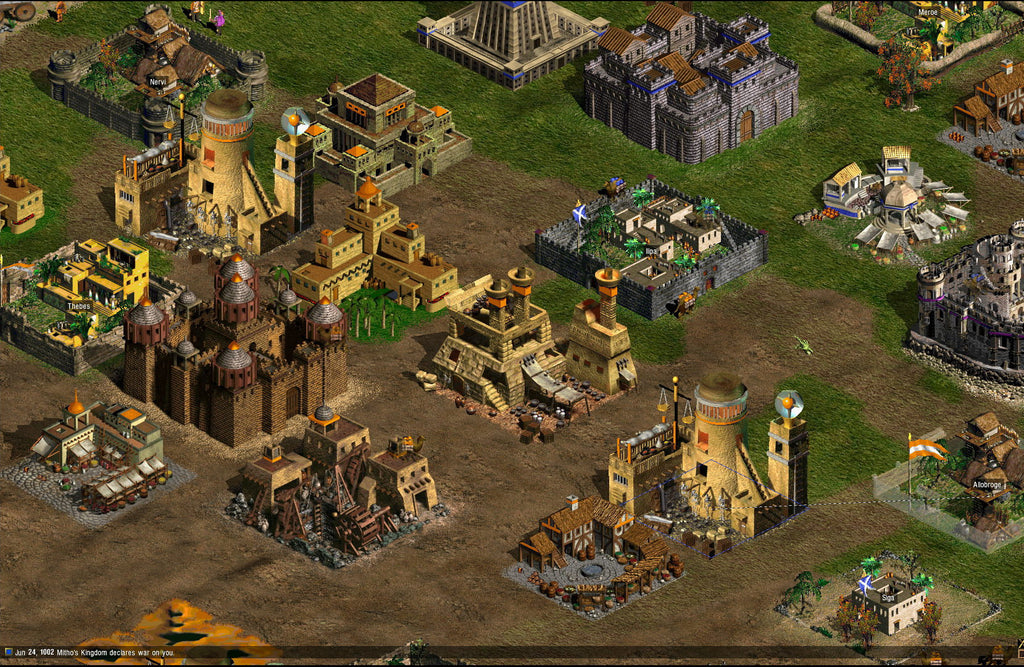This screenshot has height=667, width=1024.
Task: Select the Sigri city name label
Action: click(x=888, y=598)
